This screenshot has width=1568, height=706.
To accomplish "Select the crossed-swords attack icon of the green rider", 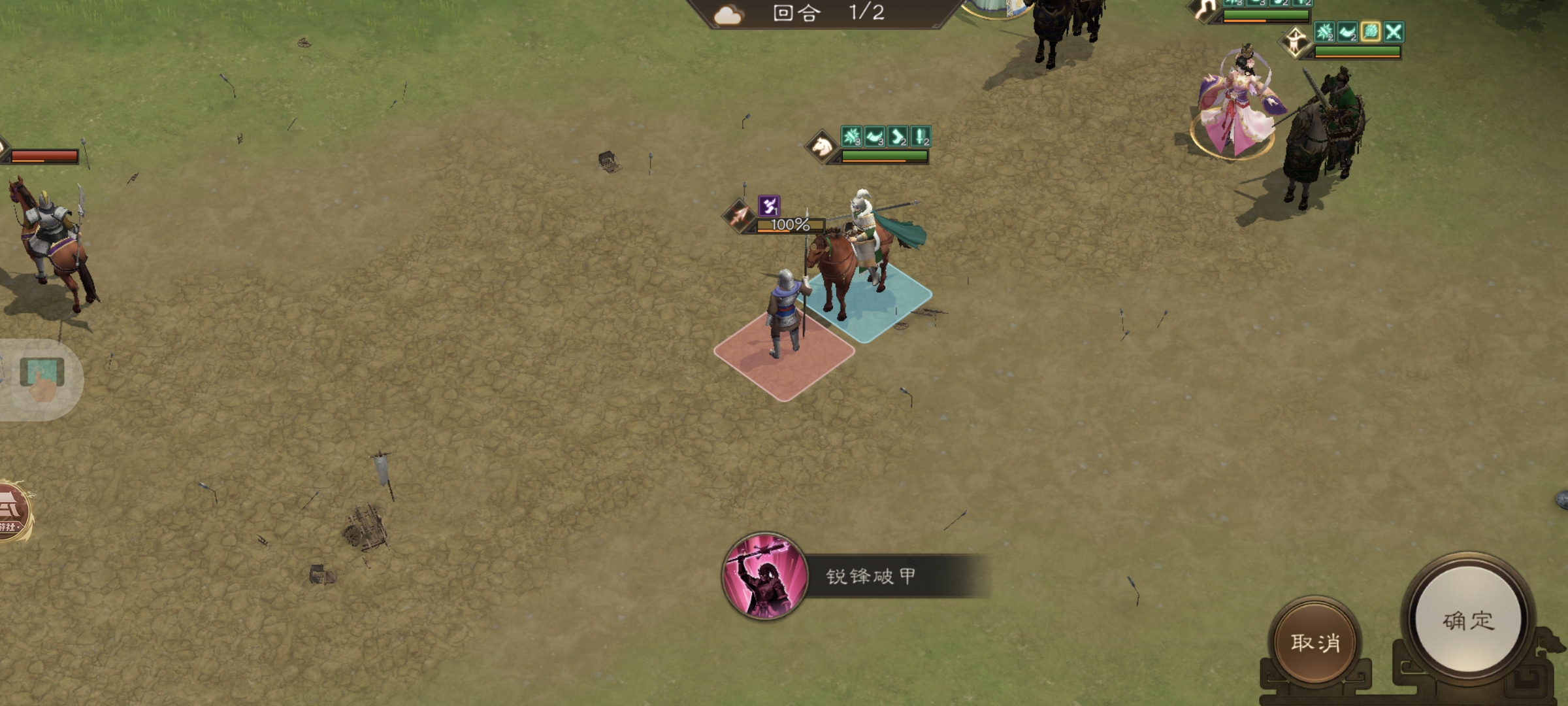I will pos(1394,32).
